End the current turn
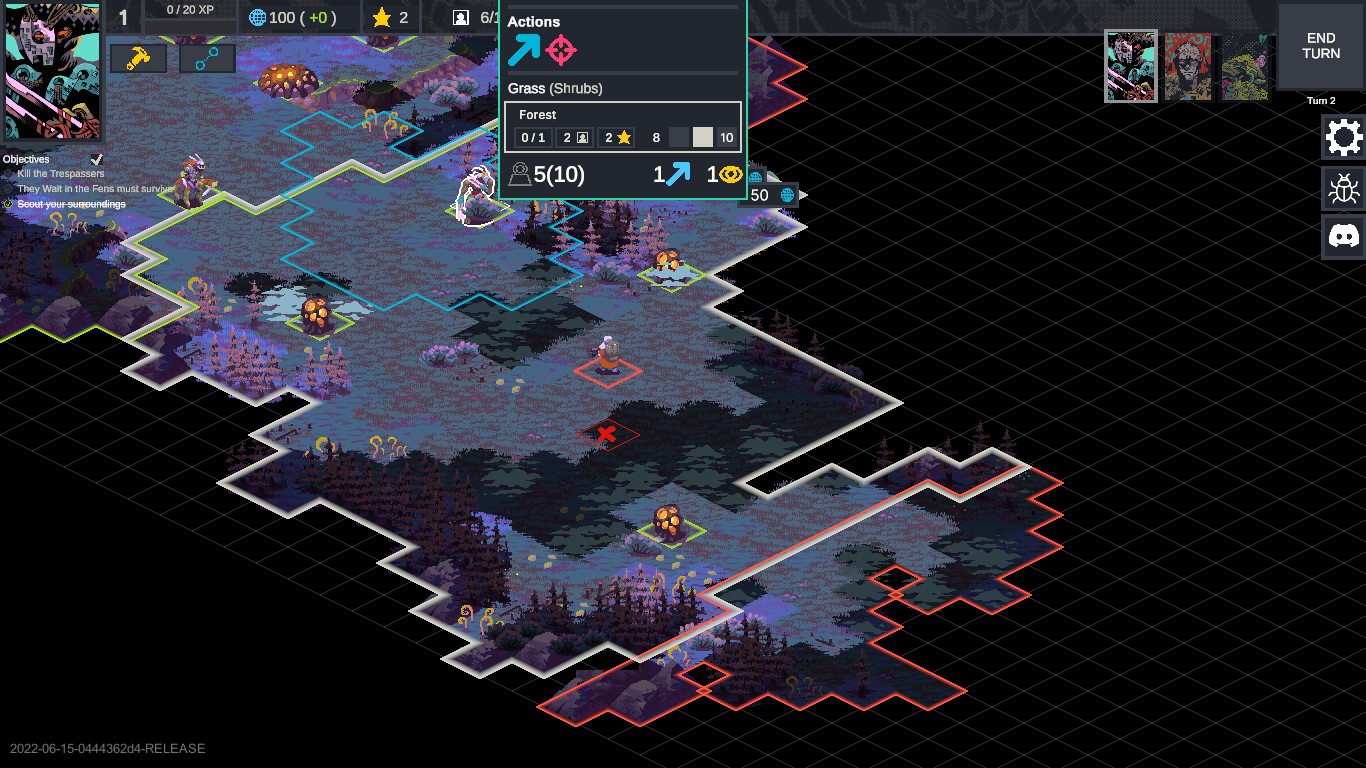Screen dimensions: 1366x768 (1320, 46)
